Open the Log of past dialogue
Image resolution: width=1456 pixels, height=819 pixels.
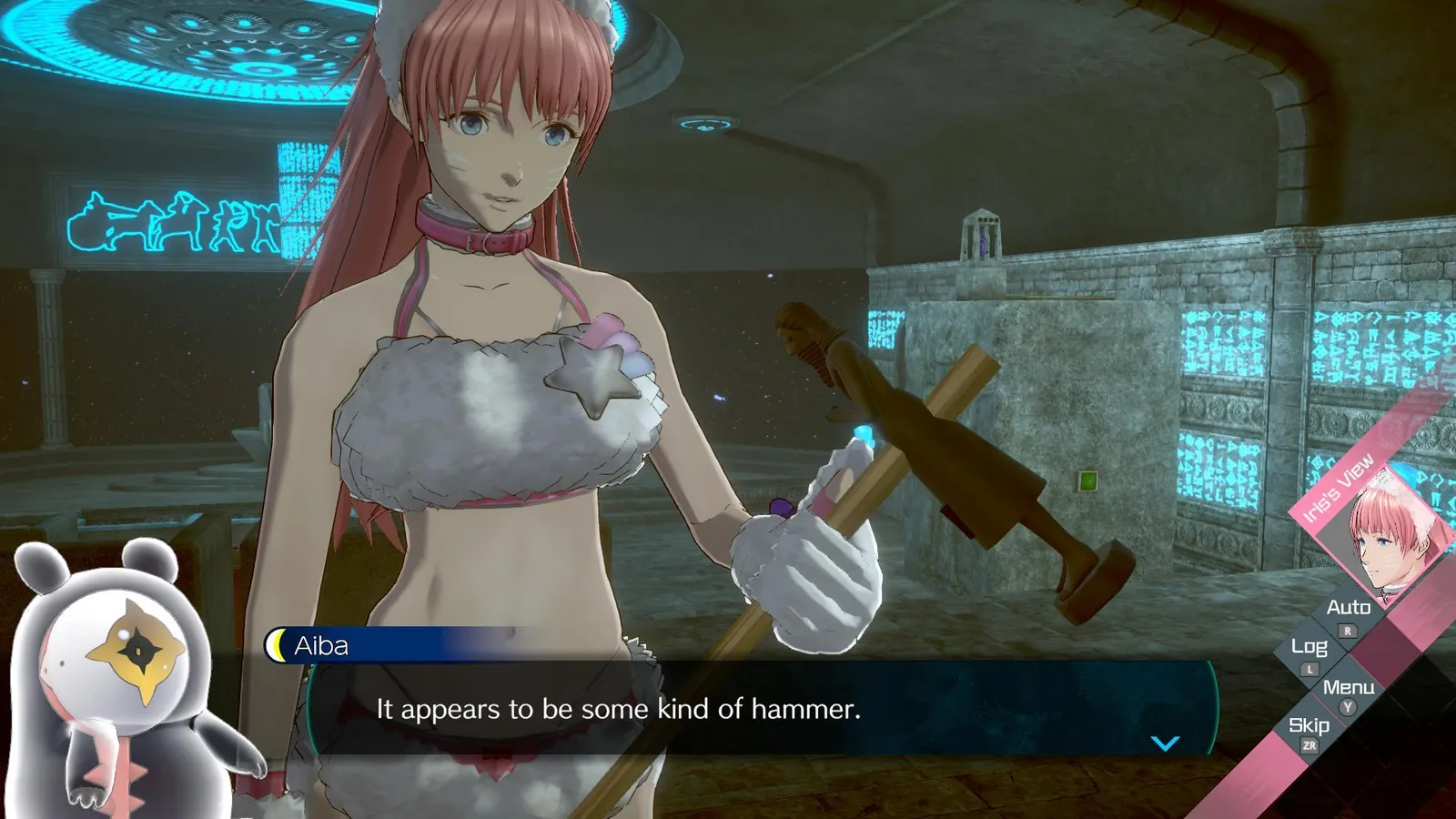pos(1308,648)
